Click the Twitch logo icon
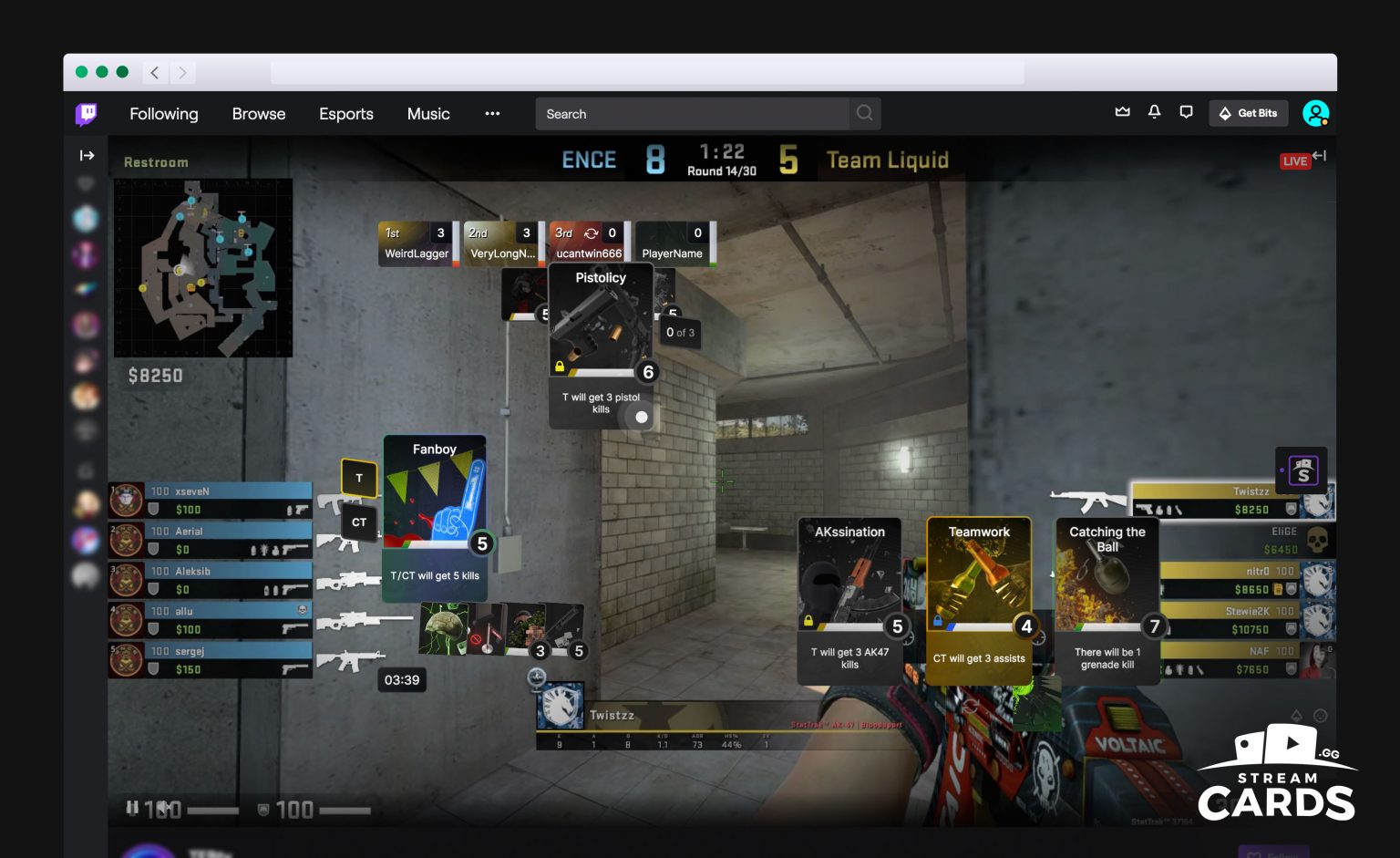Screen dimensions: 1400x858 86,113
